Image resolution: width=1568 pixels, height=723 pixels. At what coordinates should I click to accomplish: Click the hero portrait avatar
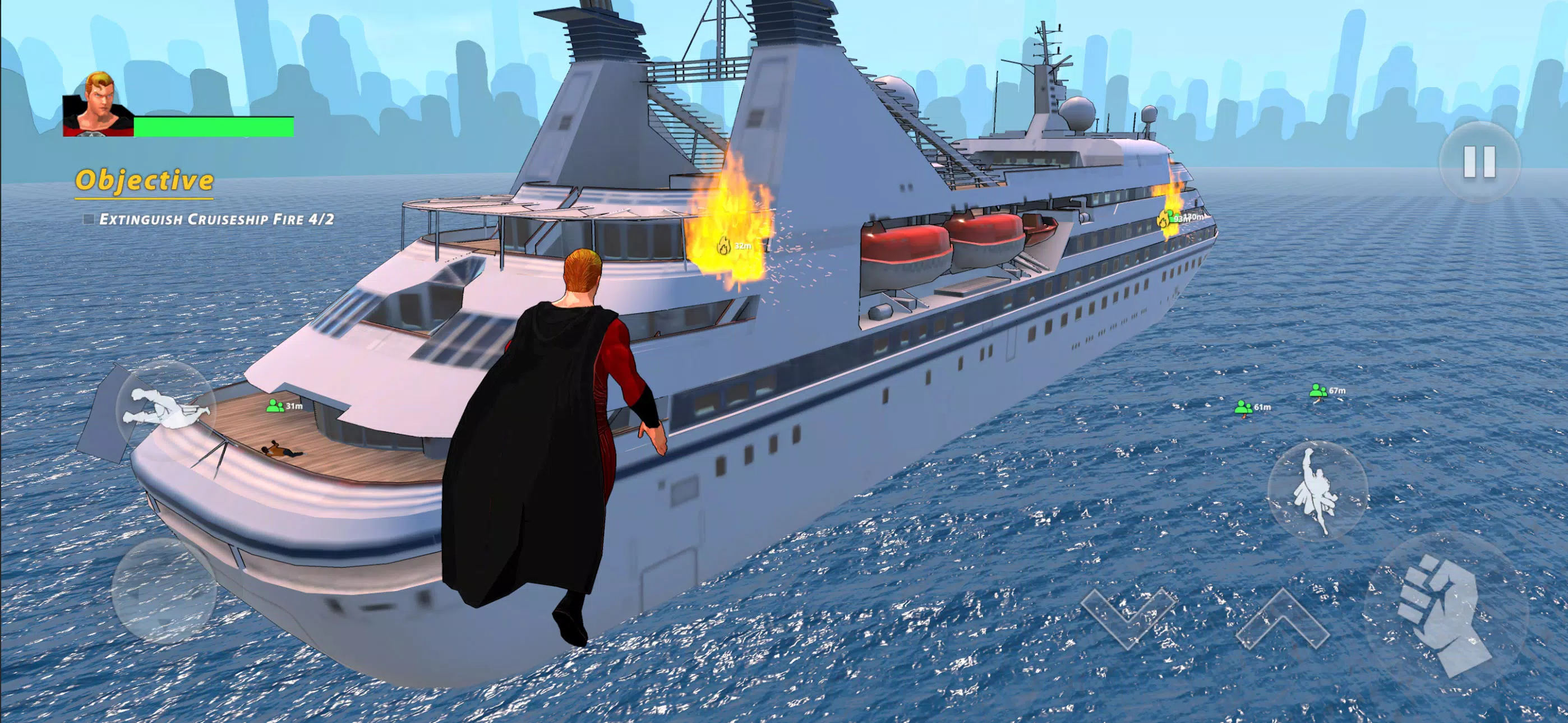tap(98, 104)
